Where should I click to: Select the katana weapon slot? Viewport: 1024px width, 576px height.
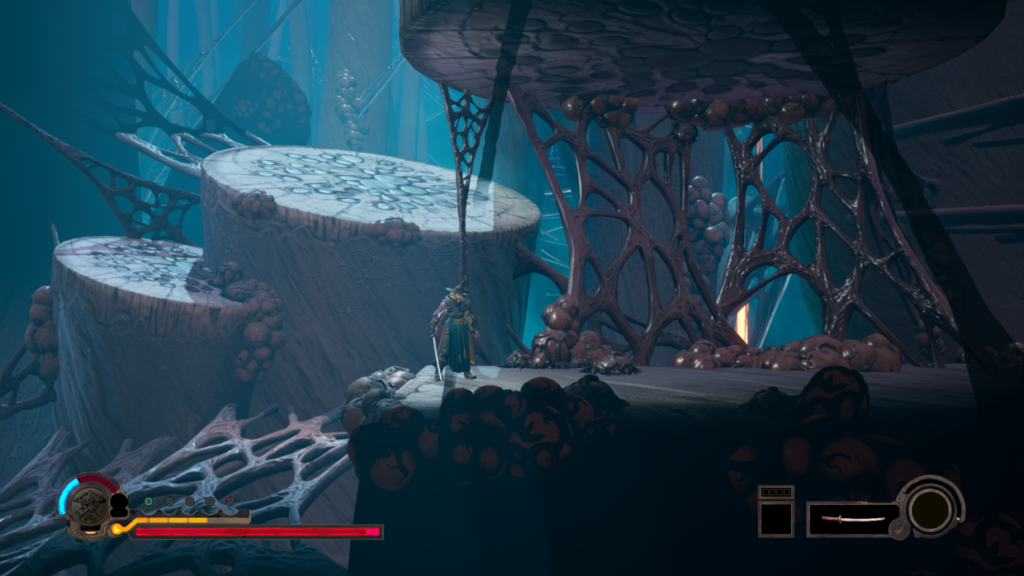tap(852, 519)
